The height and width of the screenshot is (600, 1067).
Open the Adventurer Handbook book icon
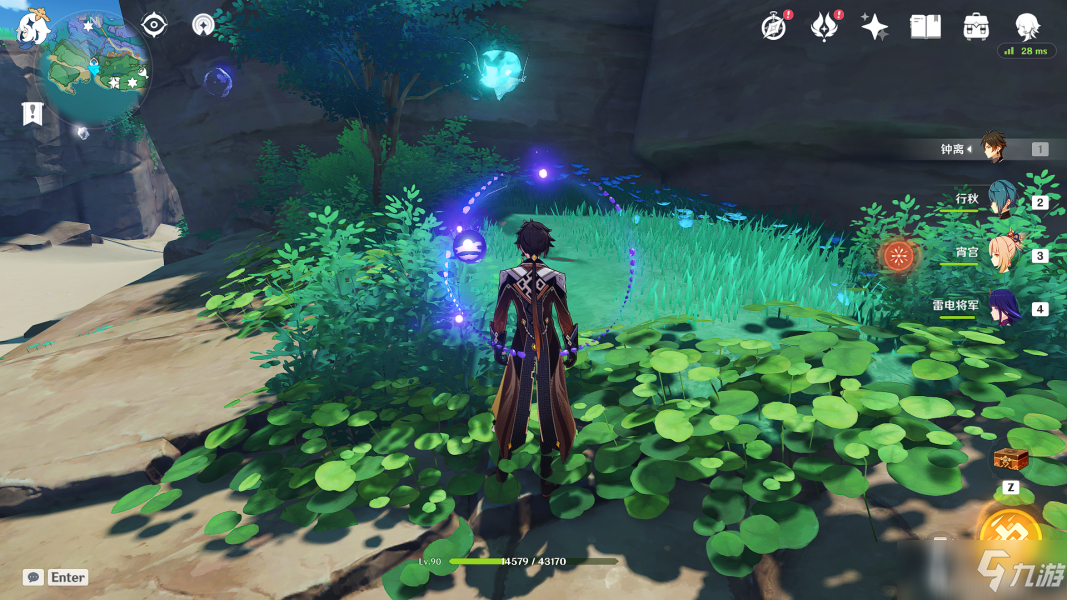click(925, 27)
